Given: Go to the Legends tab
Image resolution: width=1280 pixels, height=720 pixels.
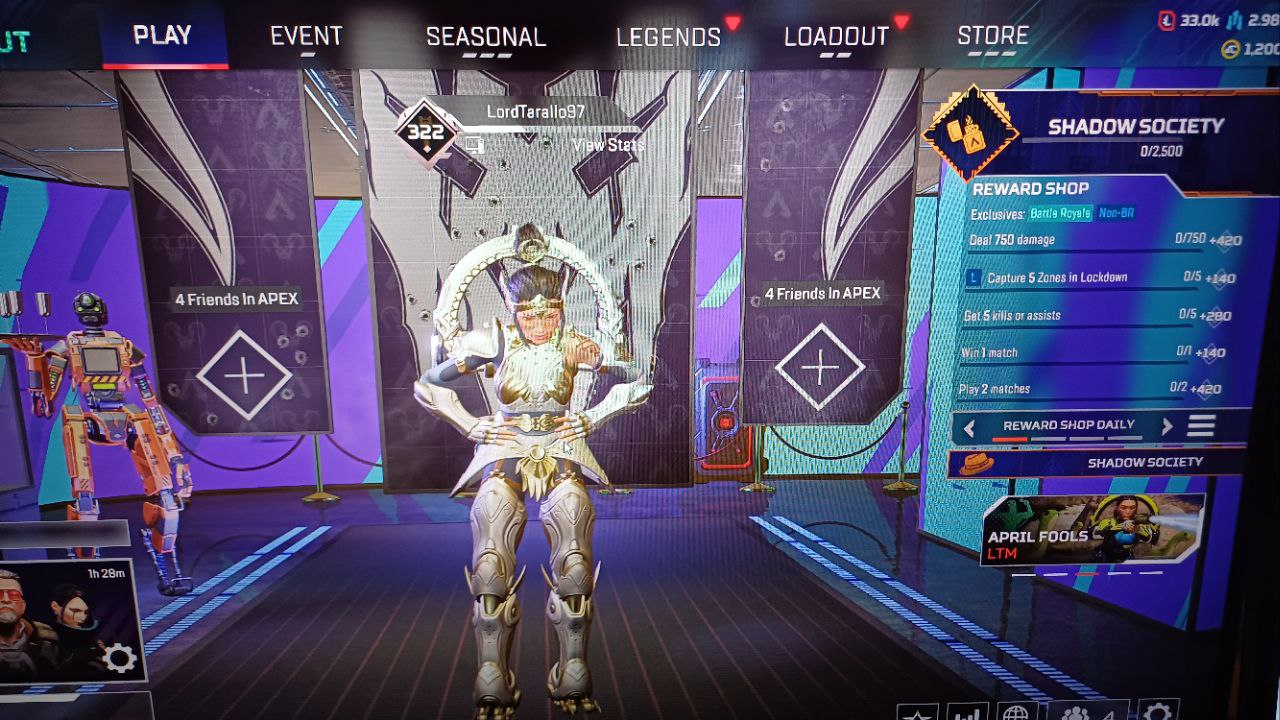Looking at the screenshot, I should (668, 37).
